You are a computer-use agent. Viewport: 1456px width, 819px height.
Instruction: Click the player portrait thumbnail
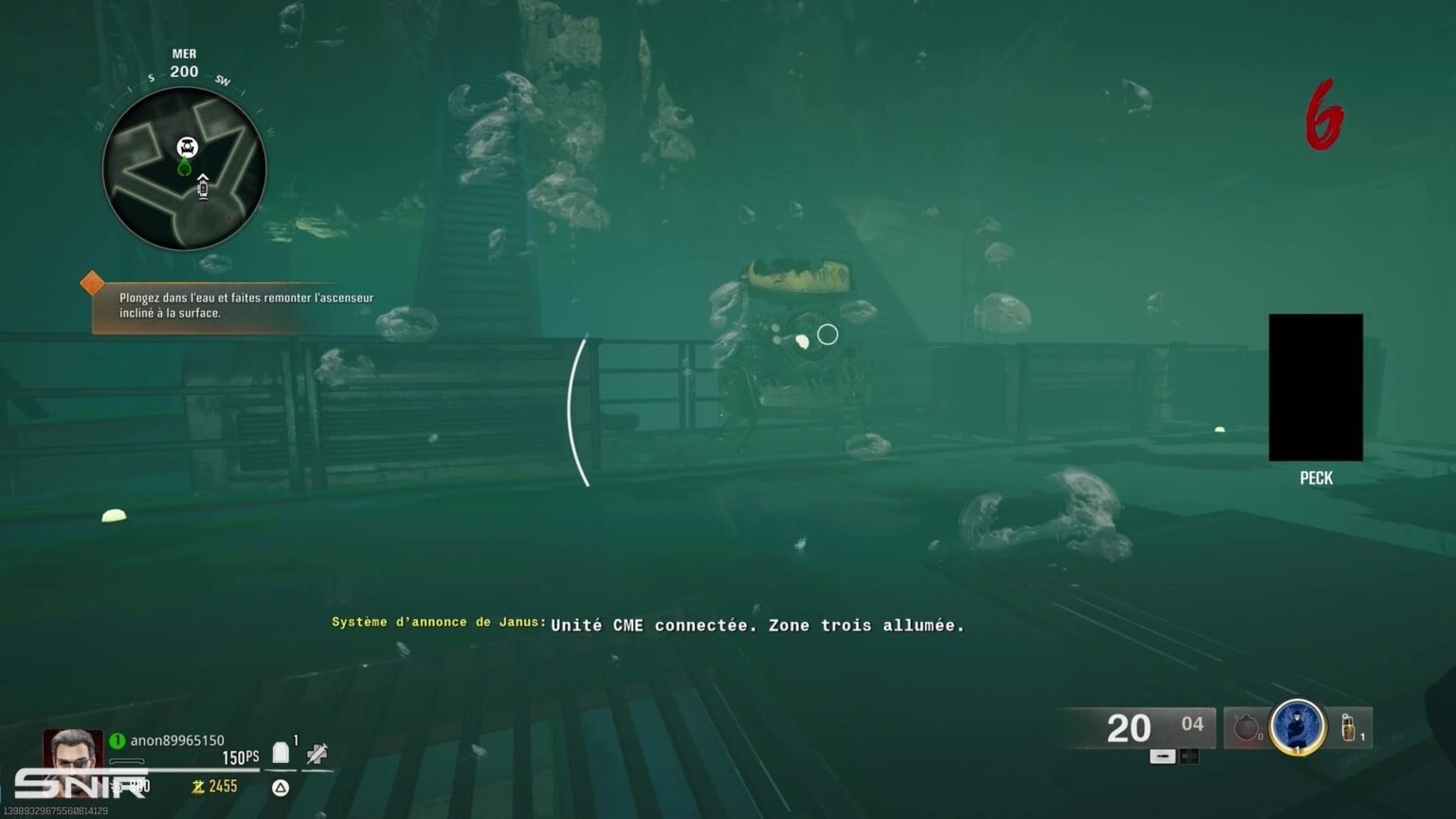pos(74,754)
